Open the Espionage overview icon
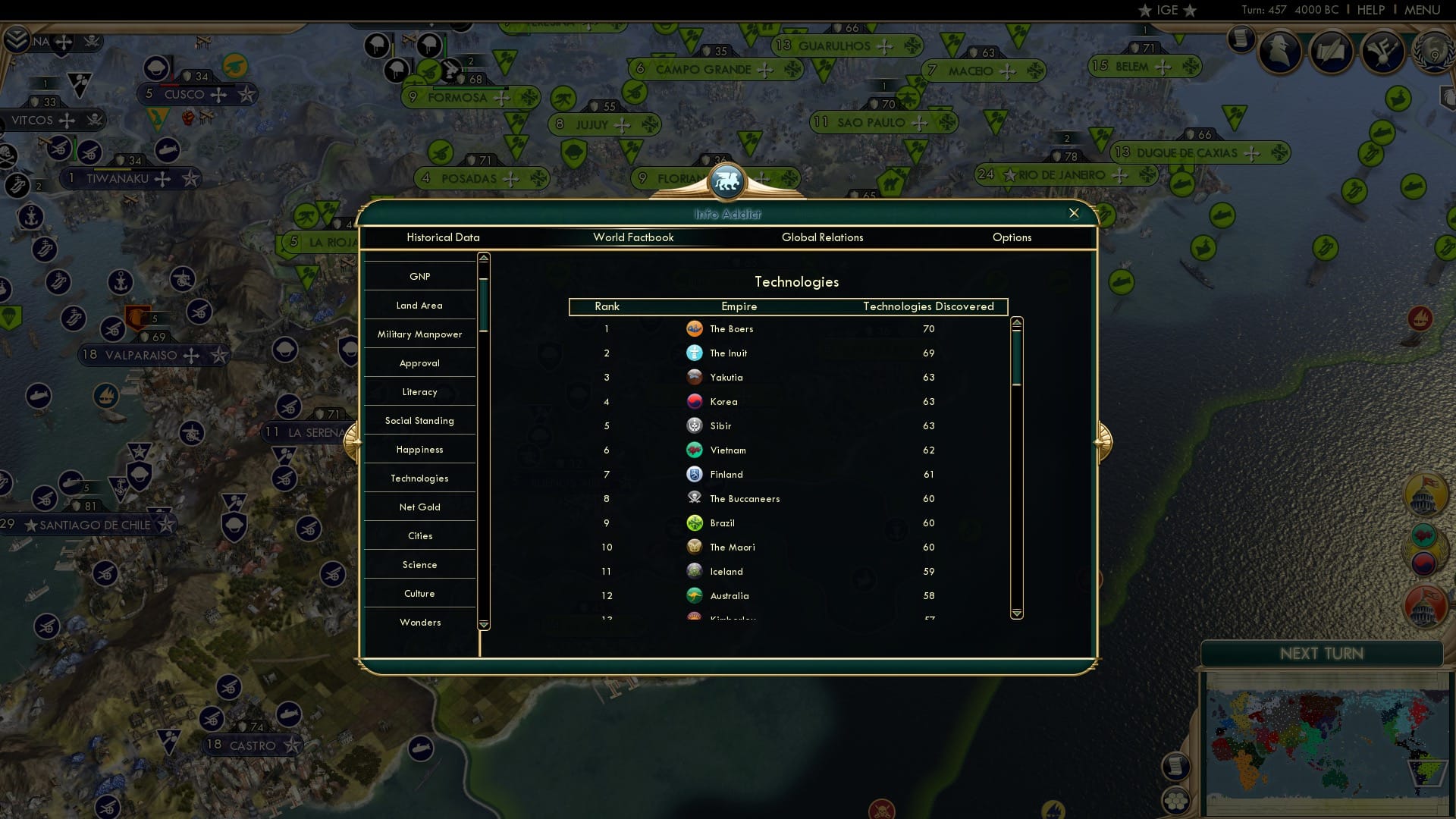1456x819 pixels. pyautogui.click(x=1282, y=52)
